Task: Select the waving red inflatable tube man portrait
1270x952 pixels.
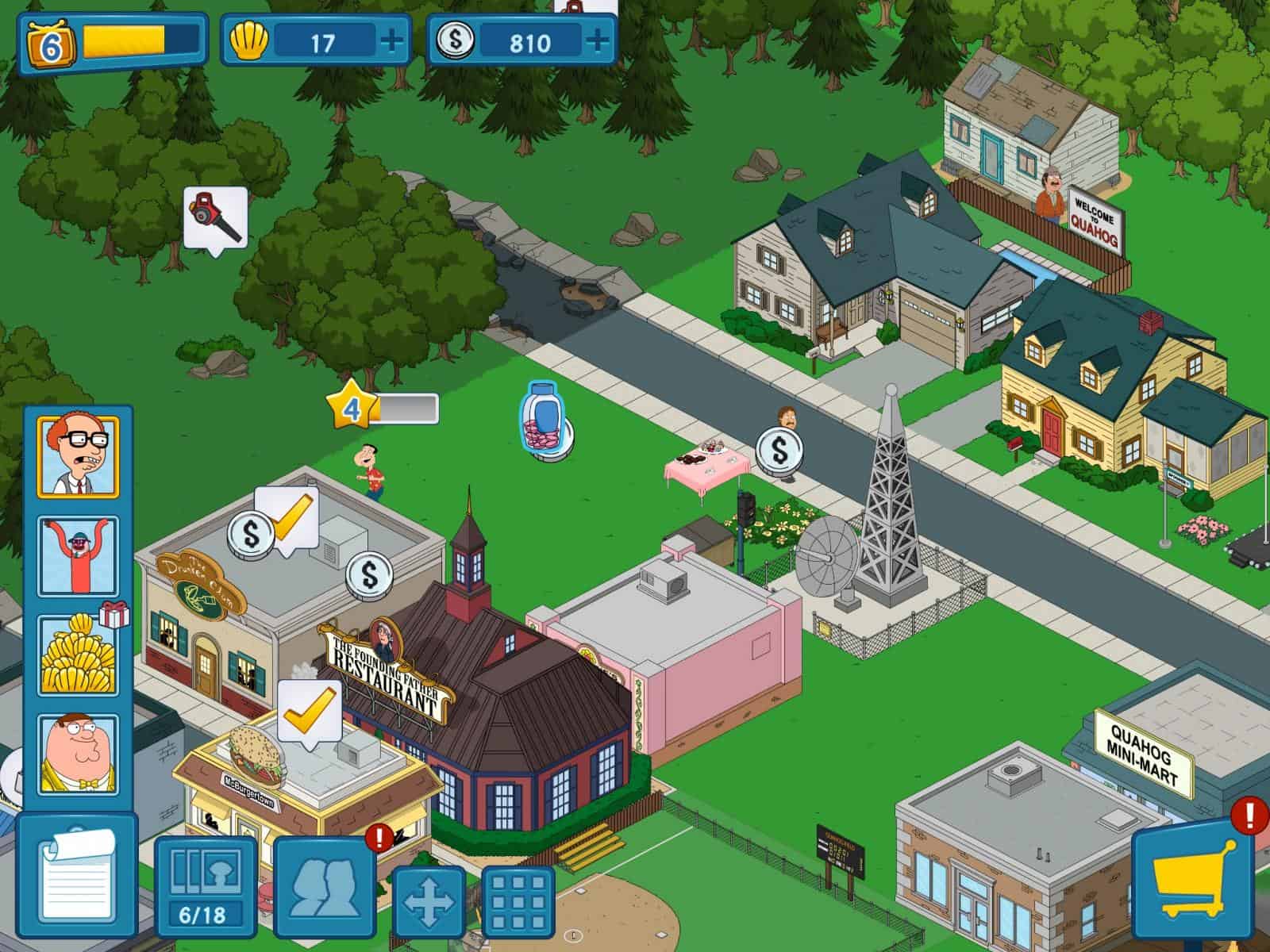Action: point(78,555)
